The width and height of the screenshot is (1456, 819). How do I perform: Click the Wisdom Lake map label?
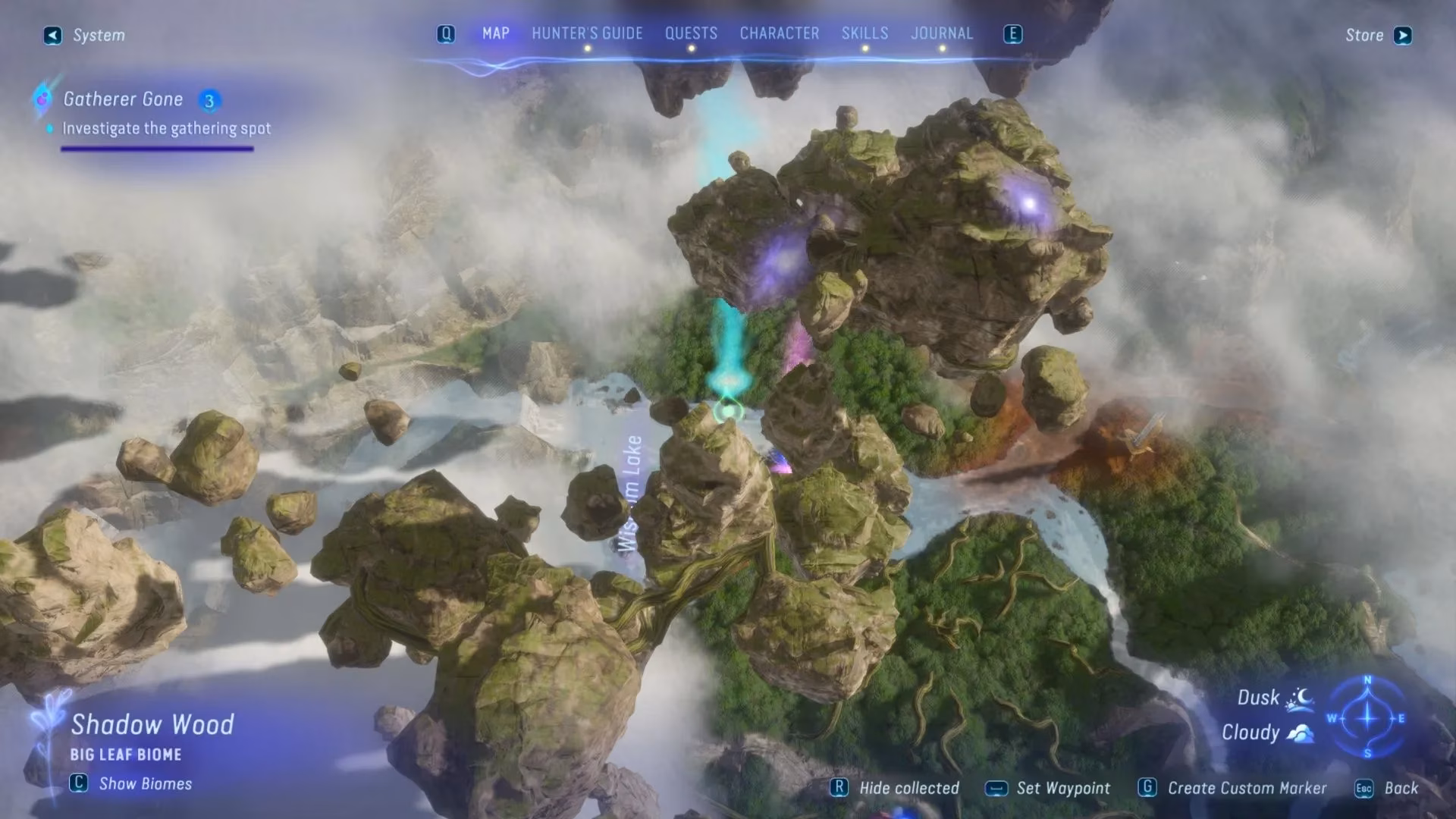point(630,493)
